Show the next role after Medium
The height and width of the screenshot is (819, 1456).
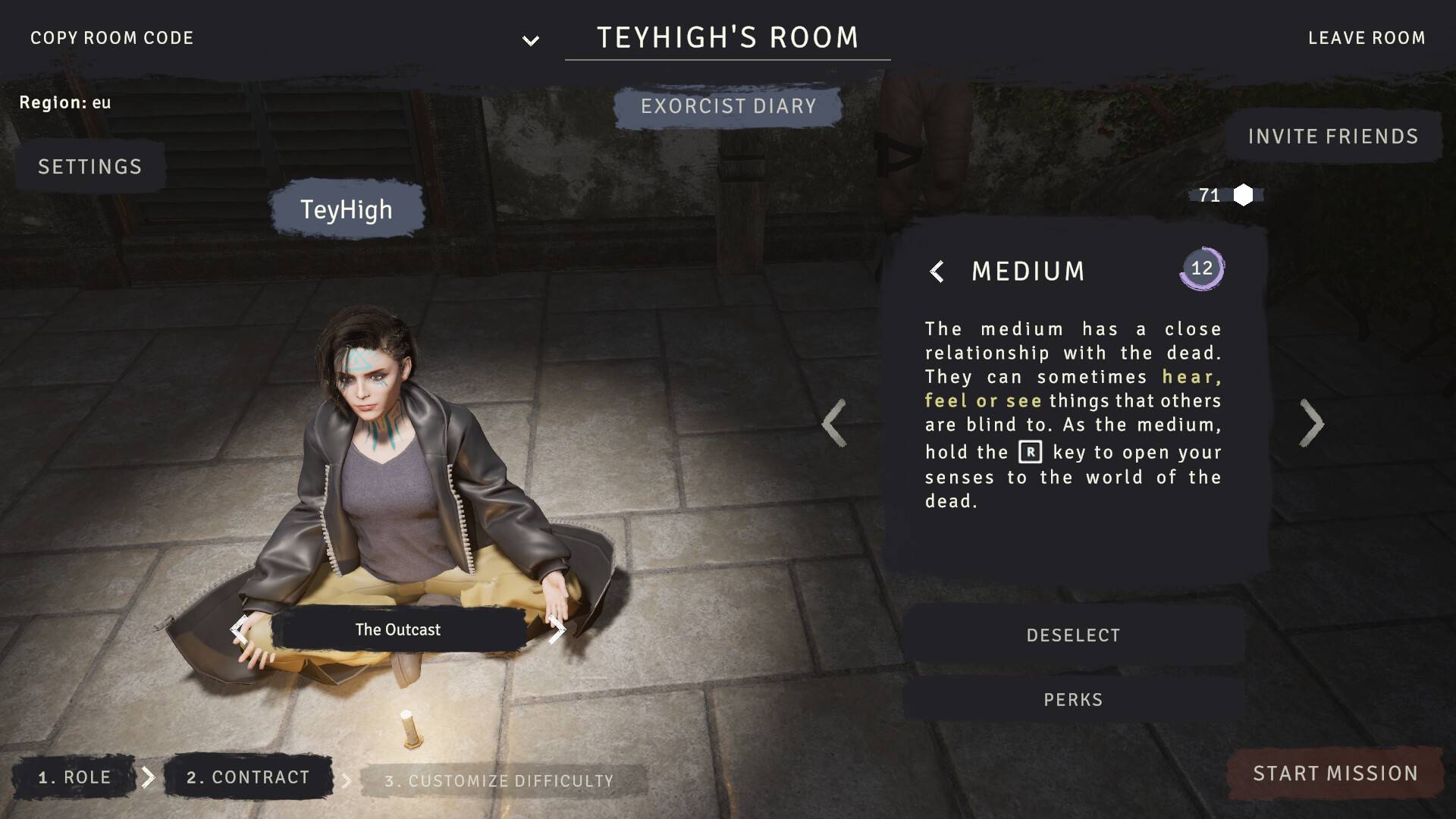pos(1312,423)
